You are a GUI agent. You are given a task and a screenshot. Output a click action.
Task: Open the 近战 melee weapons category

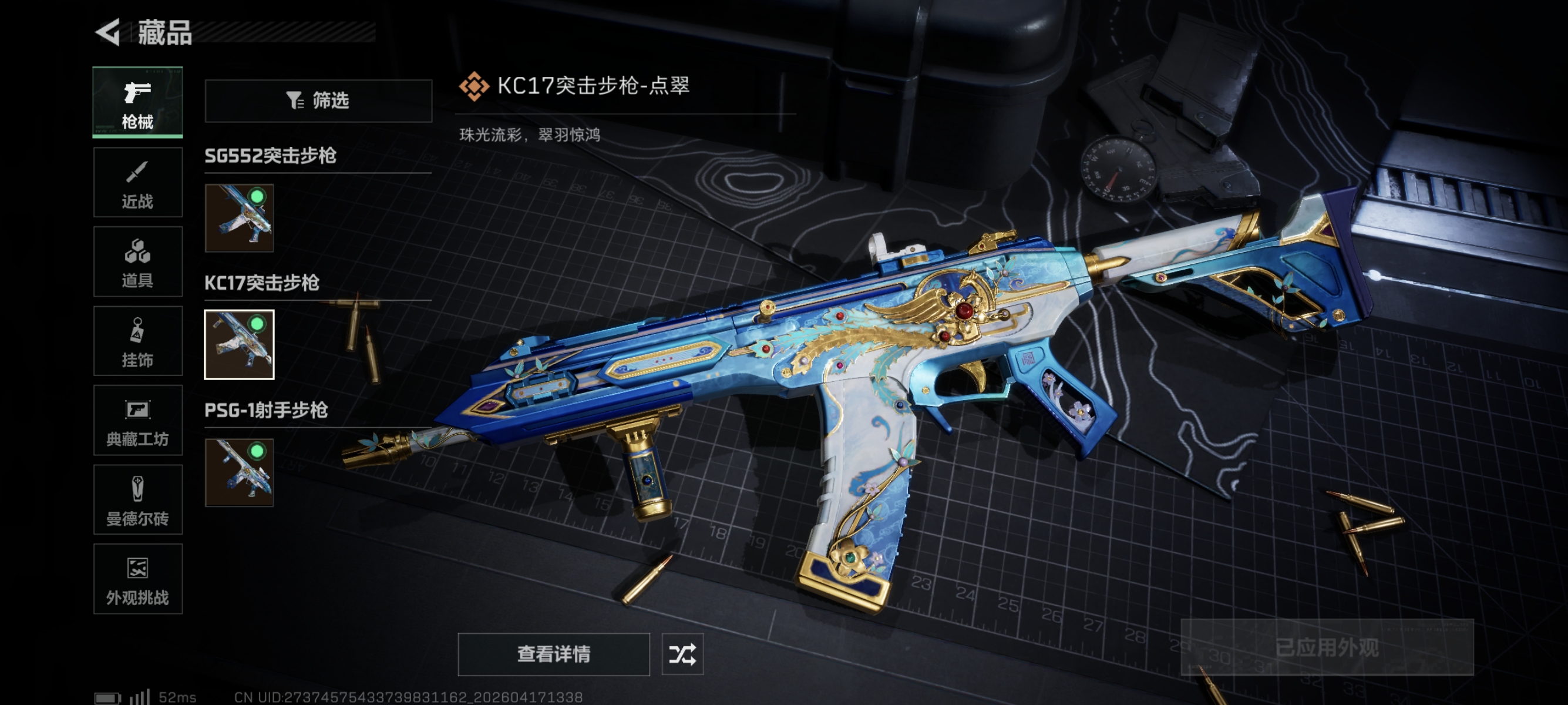coord(137,183)
